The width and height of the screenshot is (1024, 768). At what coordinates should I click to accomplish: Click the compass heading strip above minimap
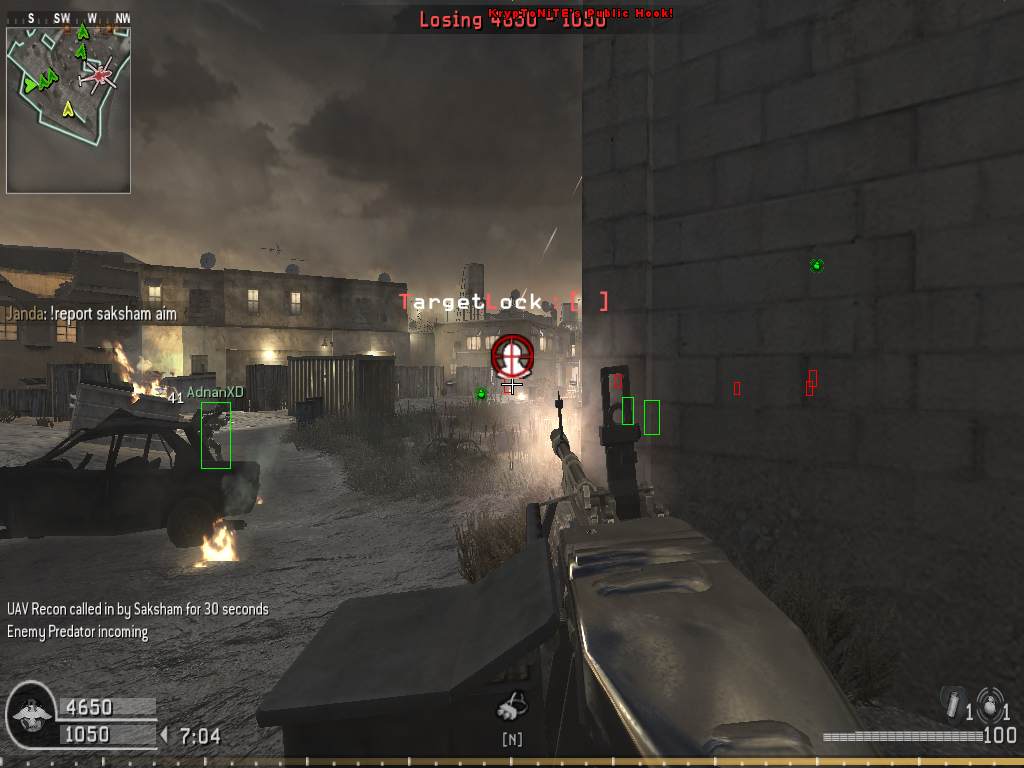point(68,18)
